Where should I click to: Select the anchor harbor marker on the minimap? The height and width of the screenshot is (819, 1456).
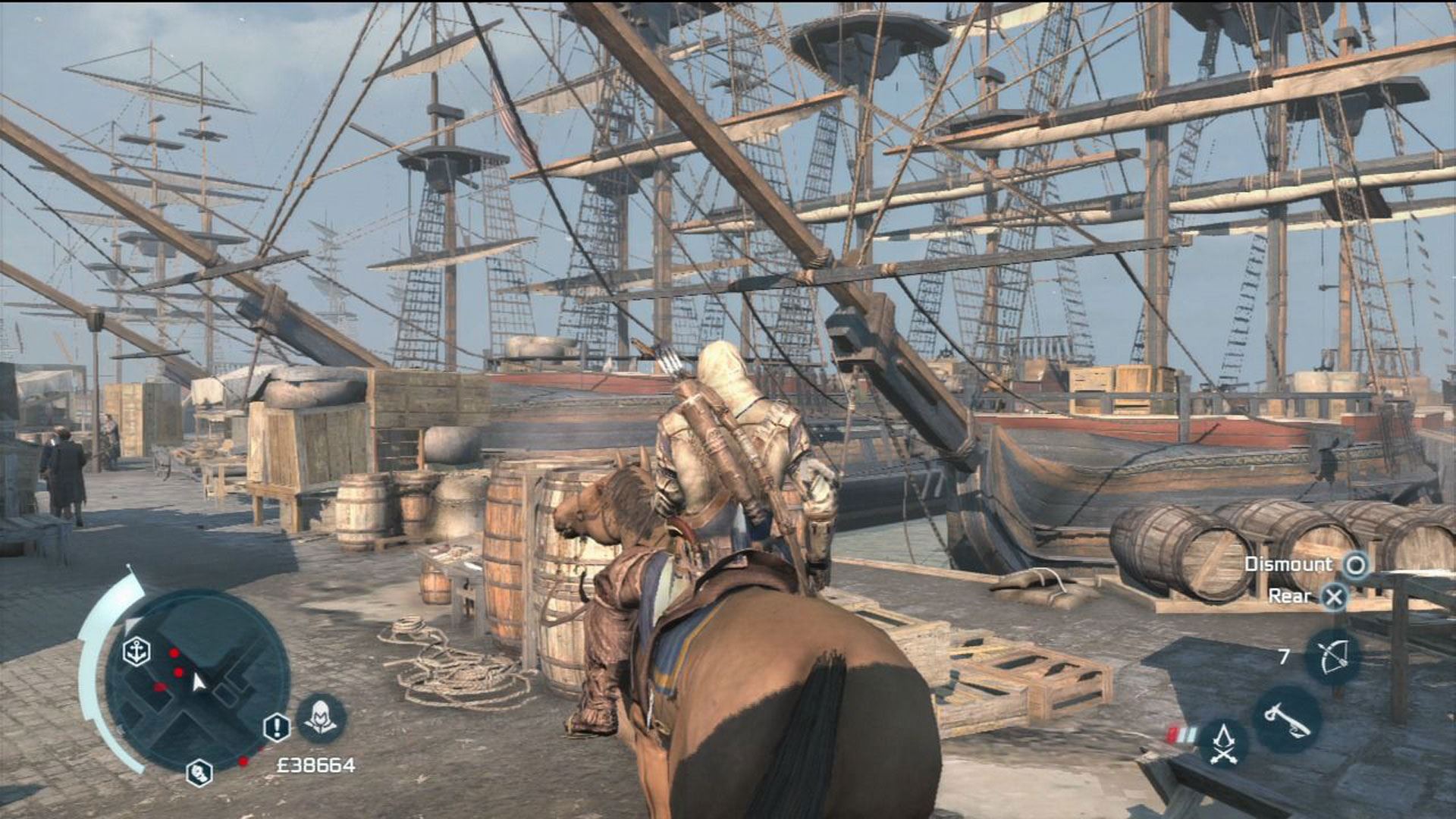[136, 651]
